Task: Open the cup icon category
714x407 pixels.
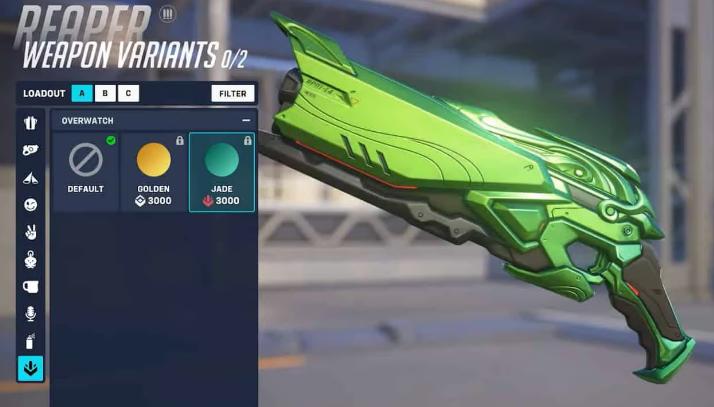Action: (x=31, y=286)
